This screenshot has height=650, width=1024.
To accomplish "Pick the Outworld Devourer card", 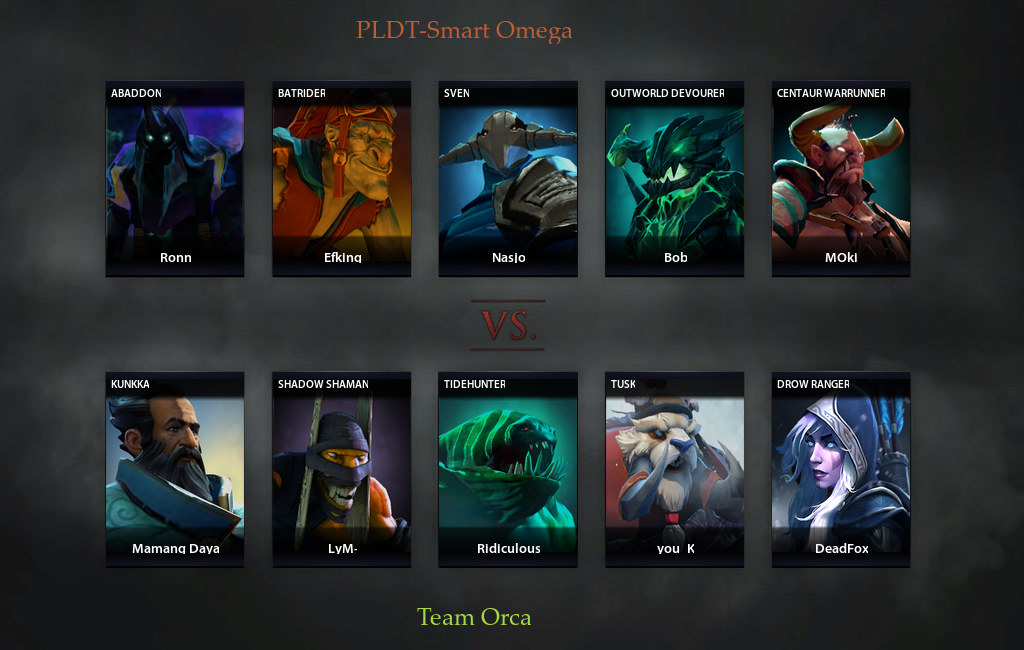I will click(x=675, y=178).
